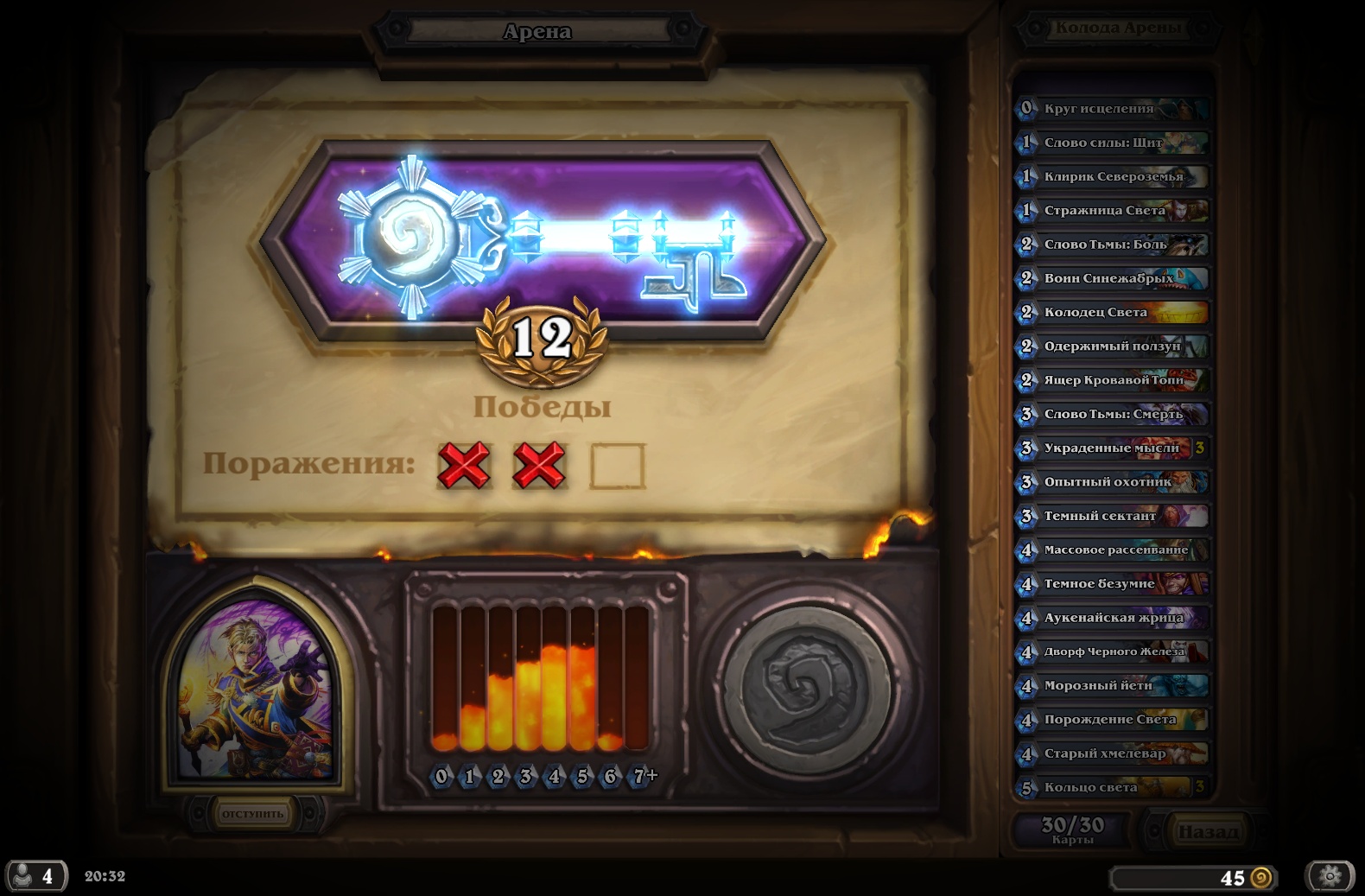
Task: Open the gear settings menu
Action: [1330, 876]
